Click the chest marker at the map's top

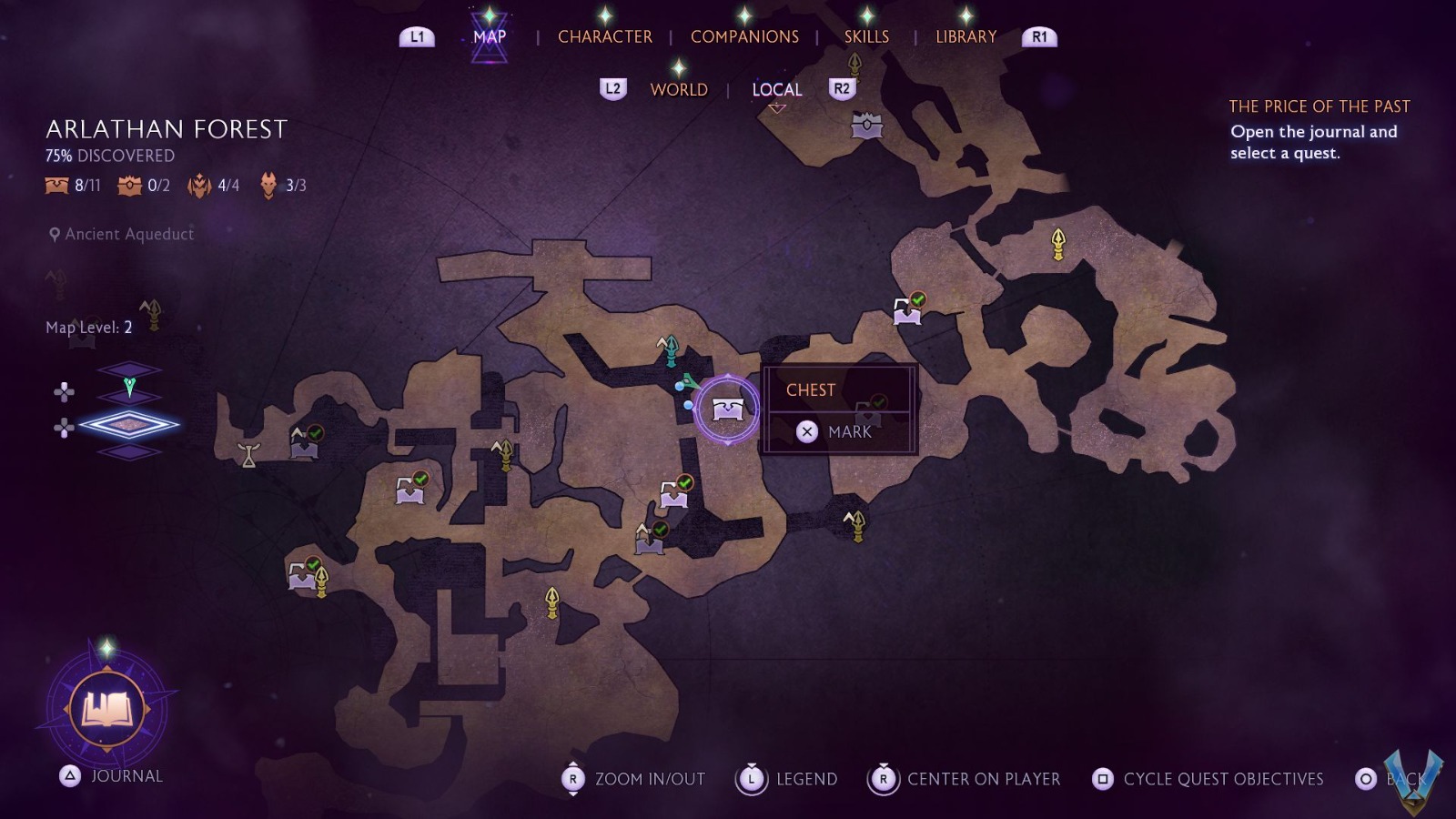pyautogui.click(x=866, y=126)
